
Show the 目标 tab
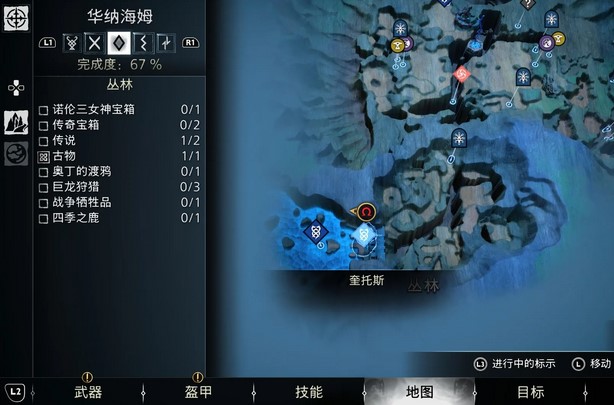click(x=530, y=392)
